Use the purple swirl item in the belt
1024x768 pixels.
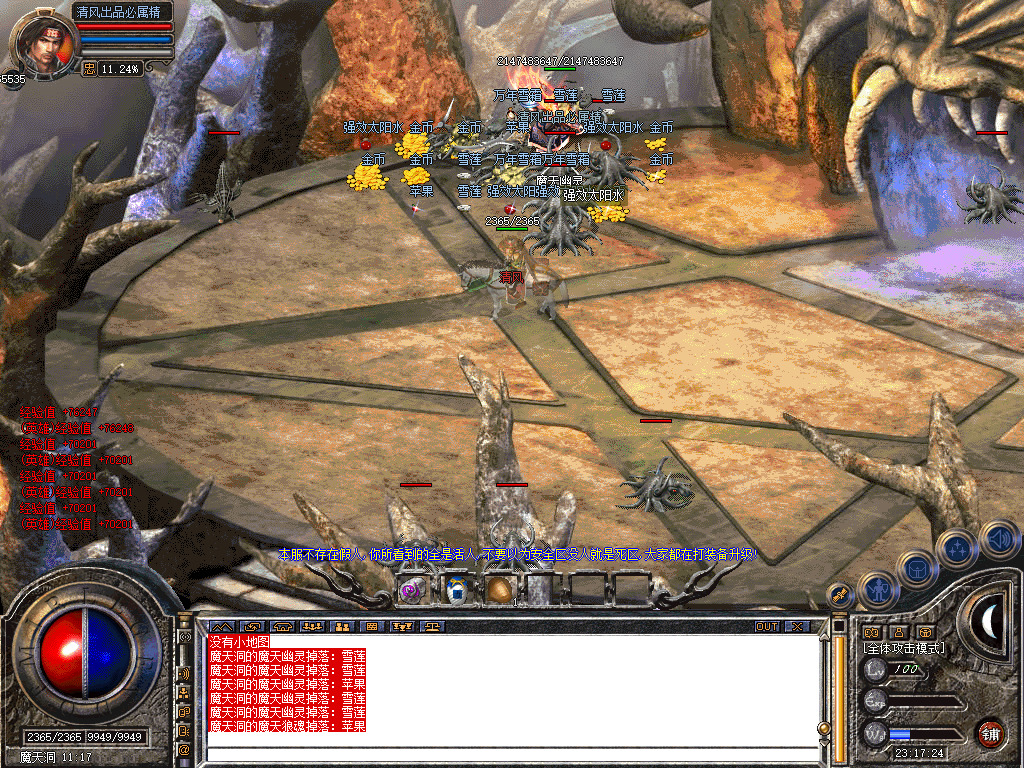point(412,590)
